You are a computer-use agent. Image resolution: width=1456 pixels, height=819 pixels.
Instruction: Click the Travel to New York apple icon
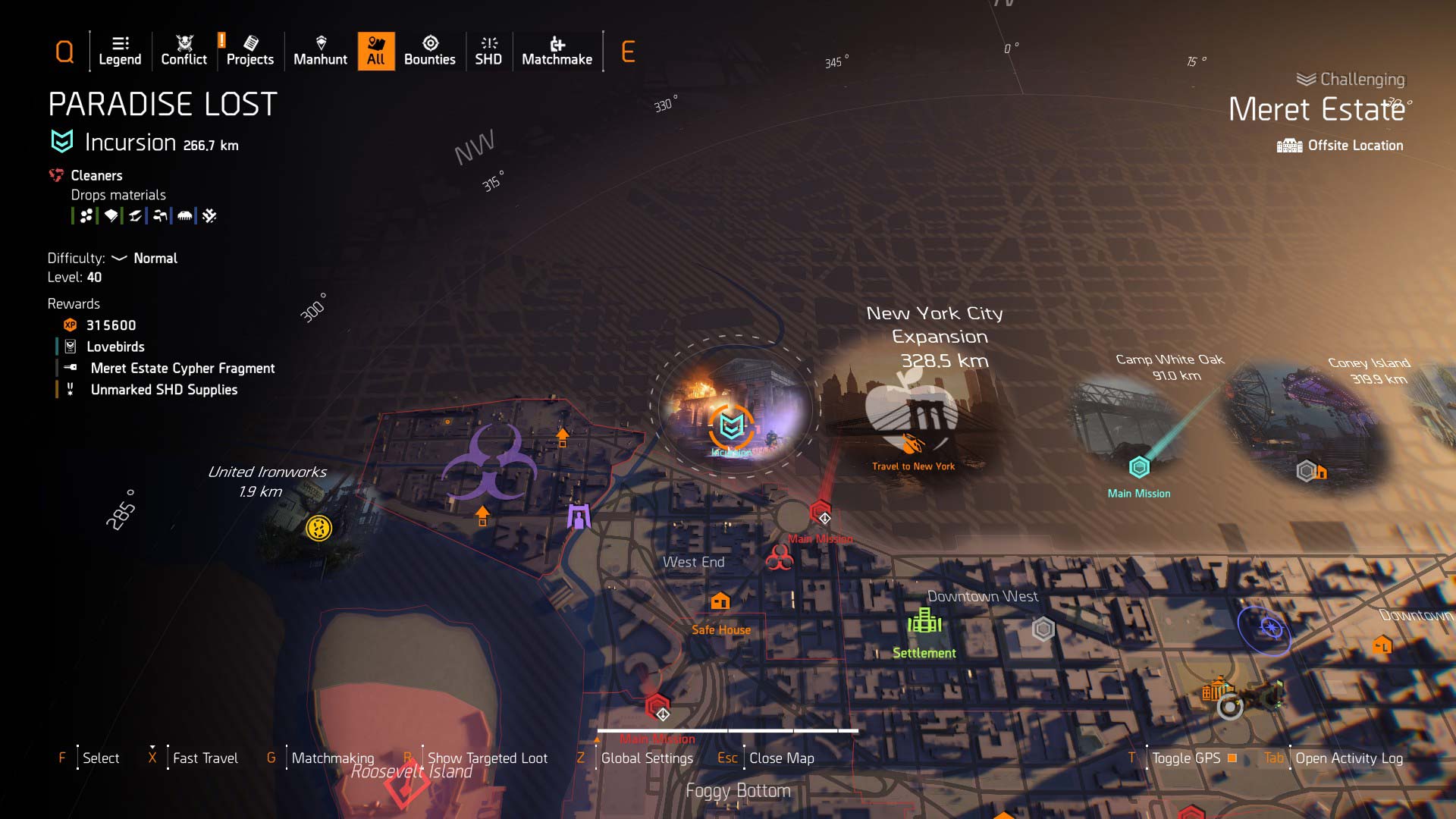(x=912, y=413)
